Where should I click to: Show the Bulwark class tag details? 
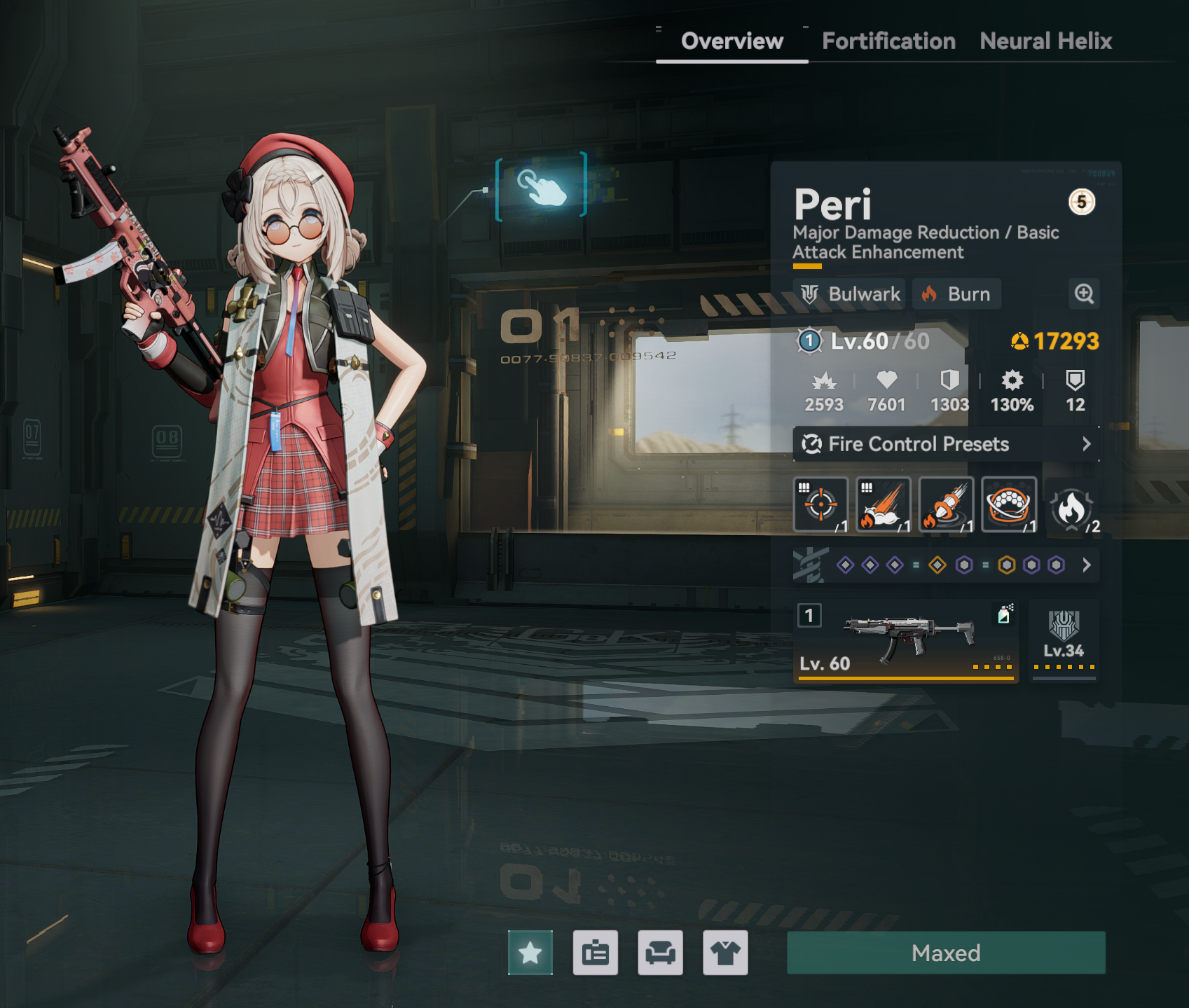pos(851,294)
